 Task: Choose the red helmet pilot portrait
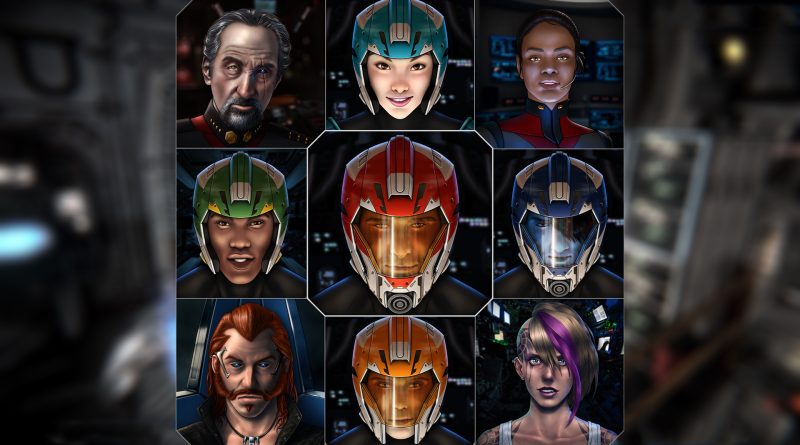point(399,222)
